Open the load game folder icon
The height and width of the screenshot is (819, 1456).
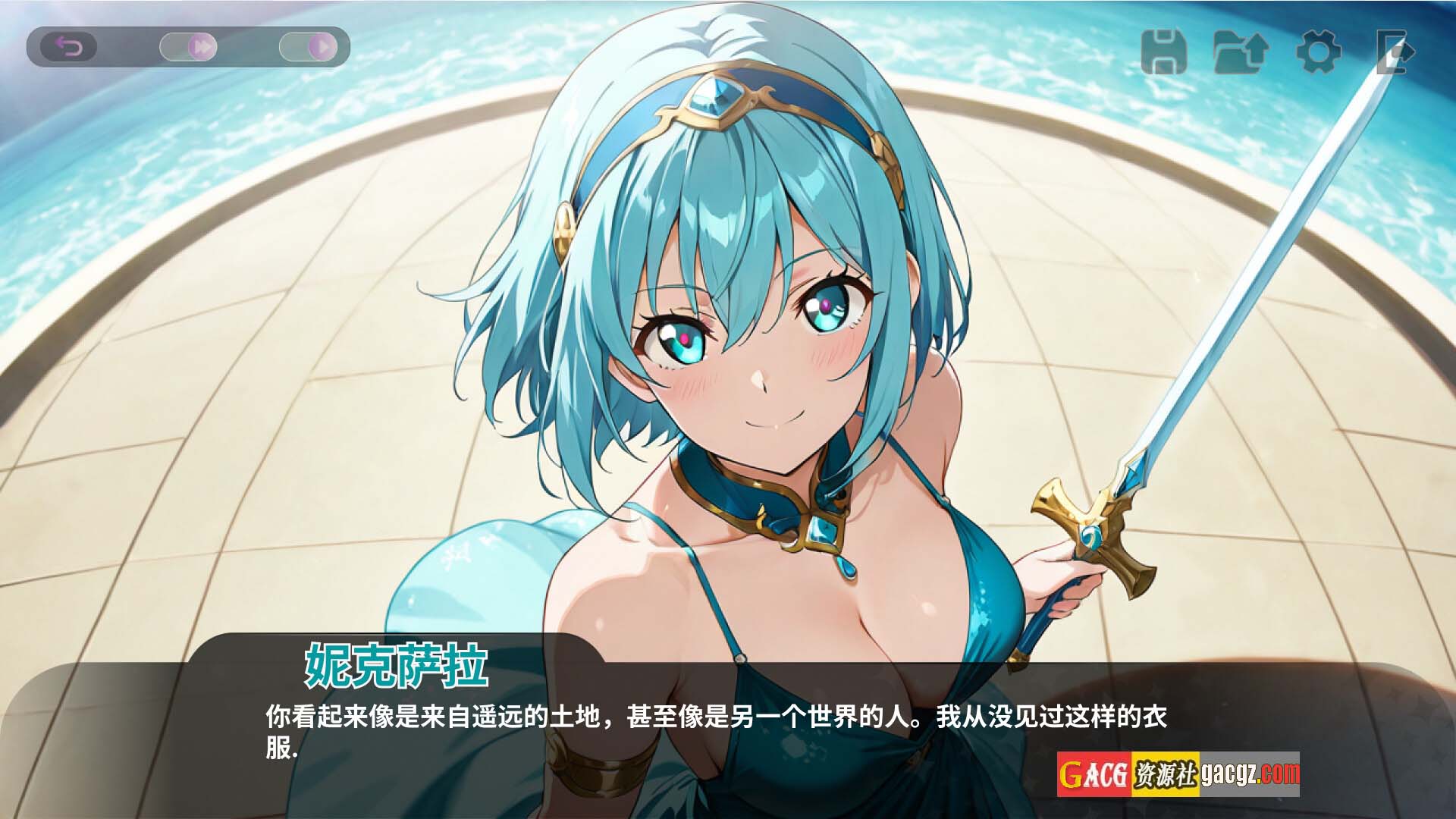coord(1241,52)
